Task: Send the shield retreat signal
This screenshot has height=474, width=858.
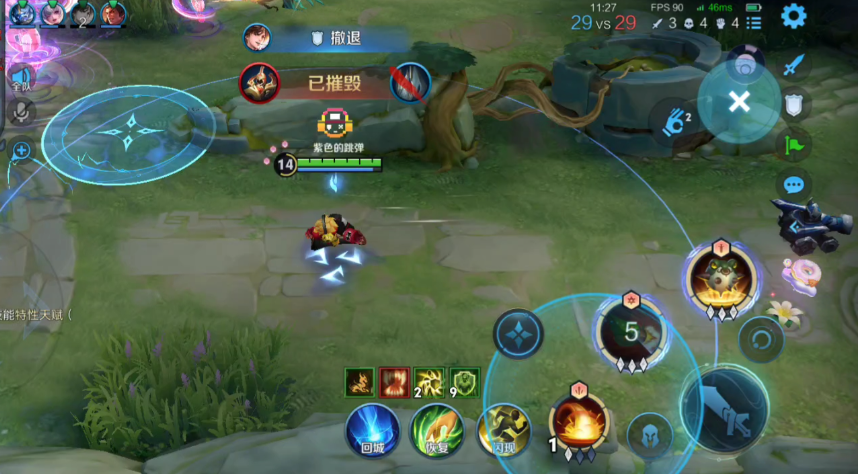Action: pos(794,105)
